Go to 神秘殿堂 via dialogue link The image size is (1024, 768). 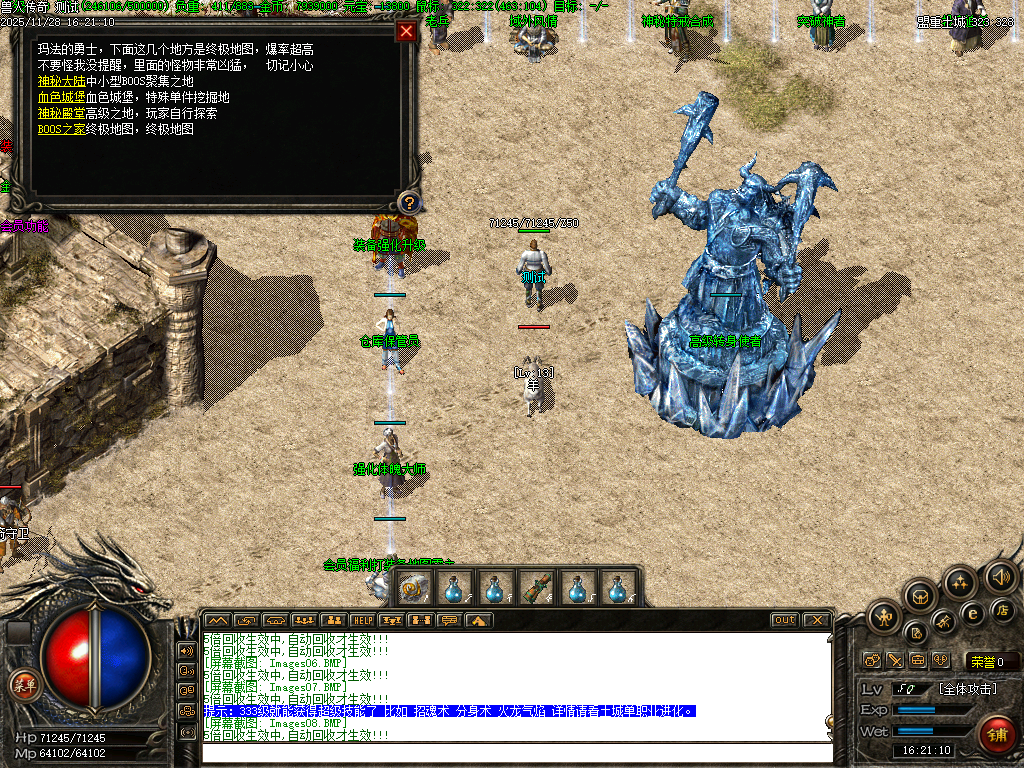pos(62,113)
